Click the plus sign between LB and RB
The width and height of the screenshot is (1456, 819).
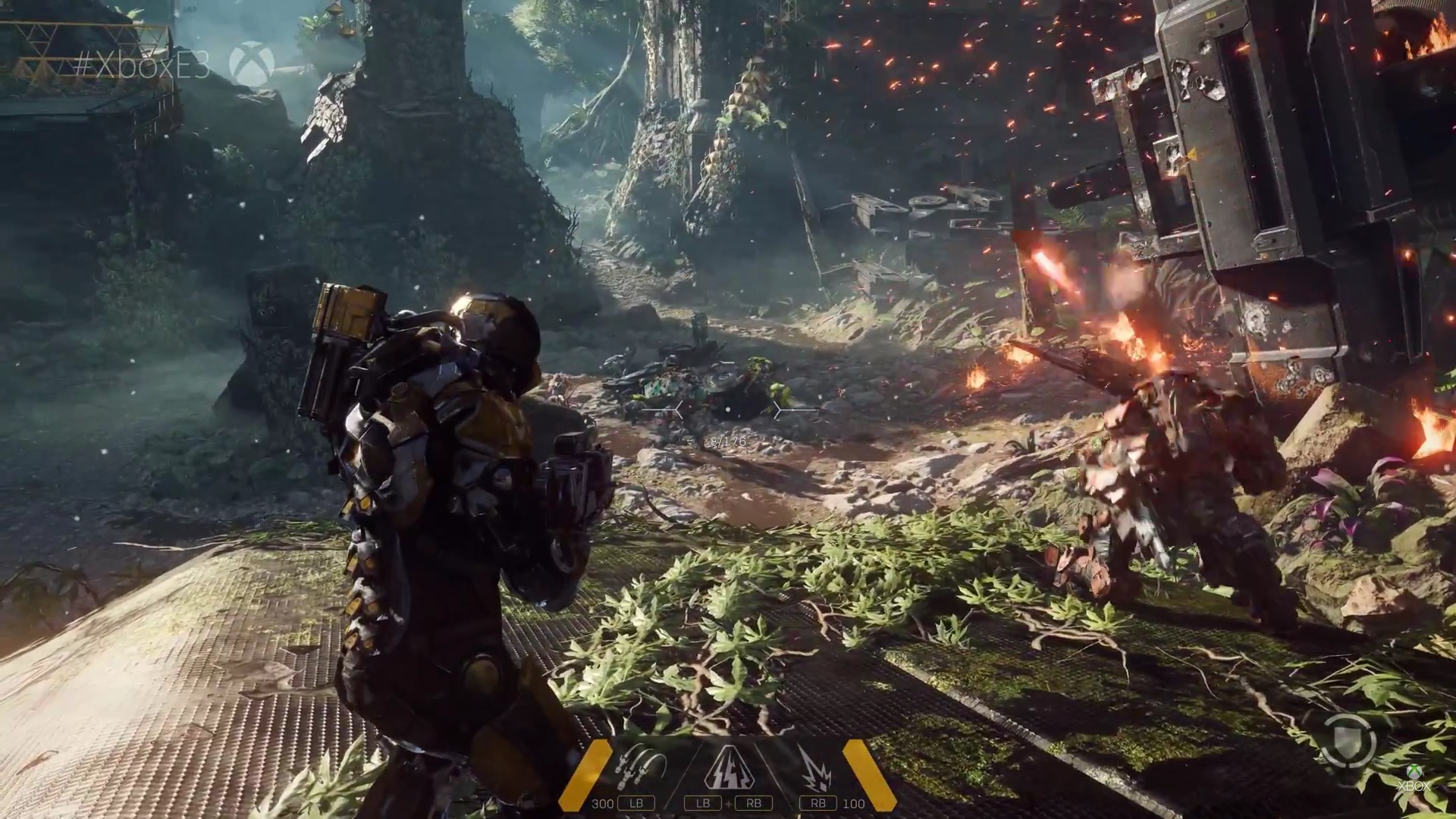tap(729, 805)
